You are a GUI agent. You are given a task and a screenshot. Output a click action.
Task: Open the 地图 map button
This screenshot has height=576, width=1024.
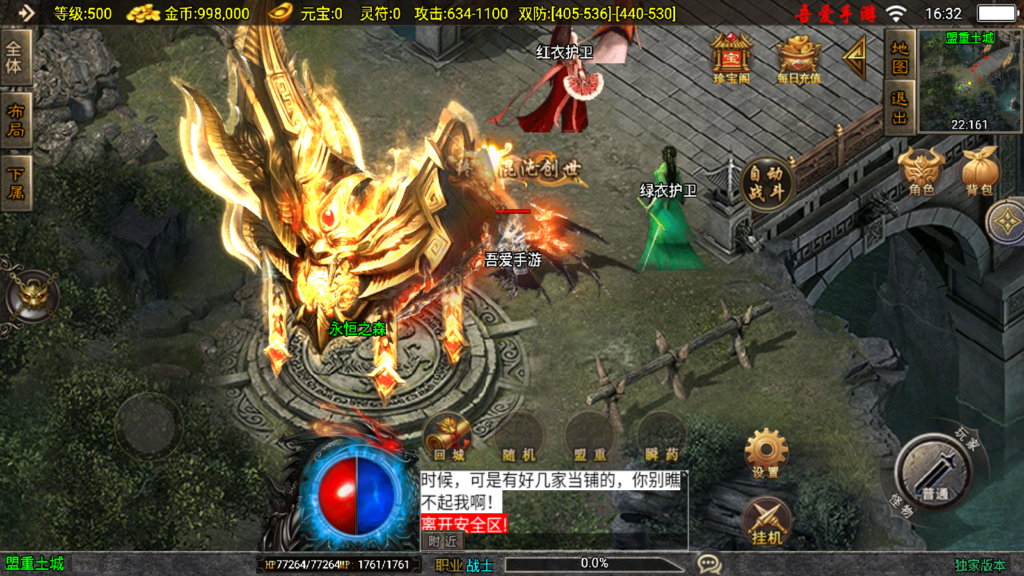[900, 56]
